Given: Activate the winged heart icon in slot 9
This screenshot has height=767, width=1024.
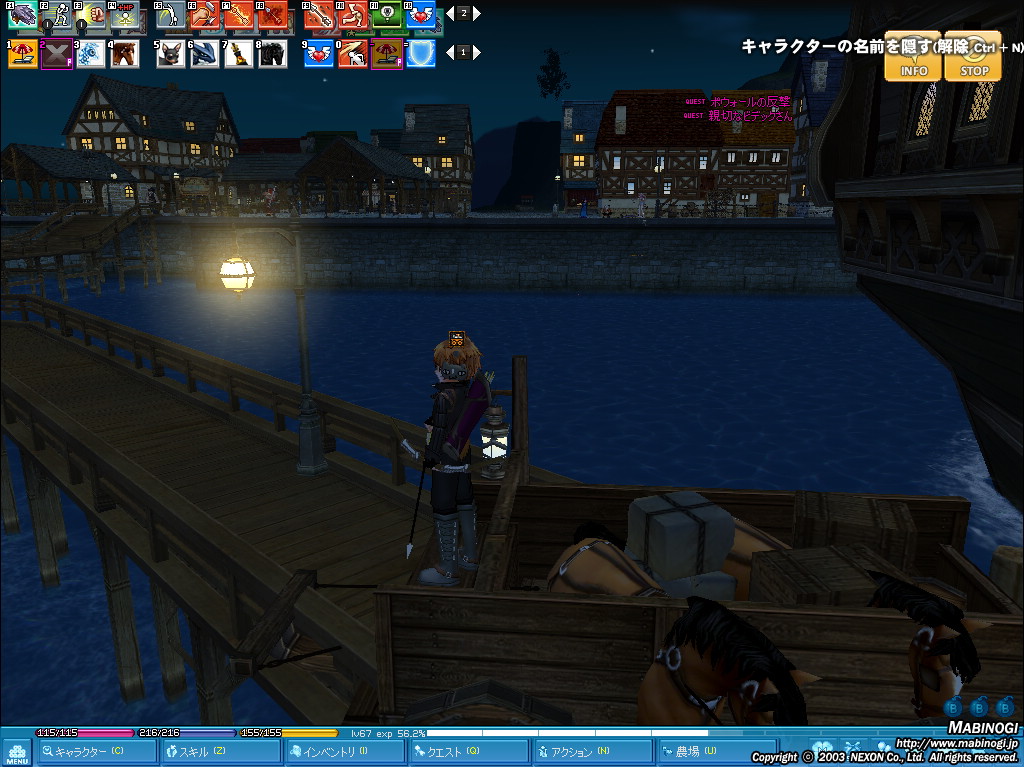Looking at the screenshot, I should click(x=320, y=54).
